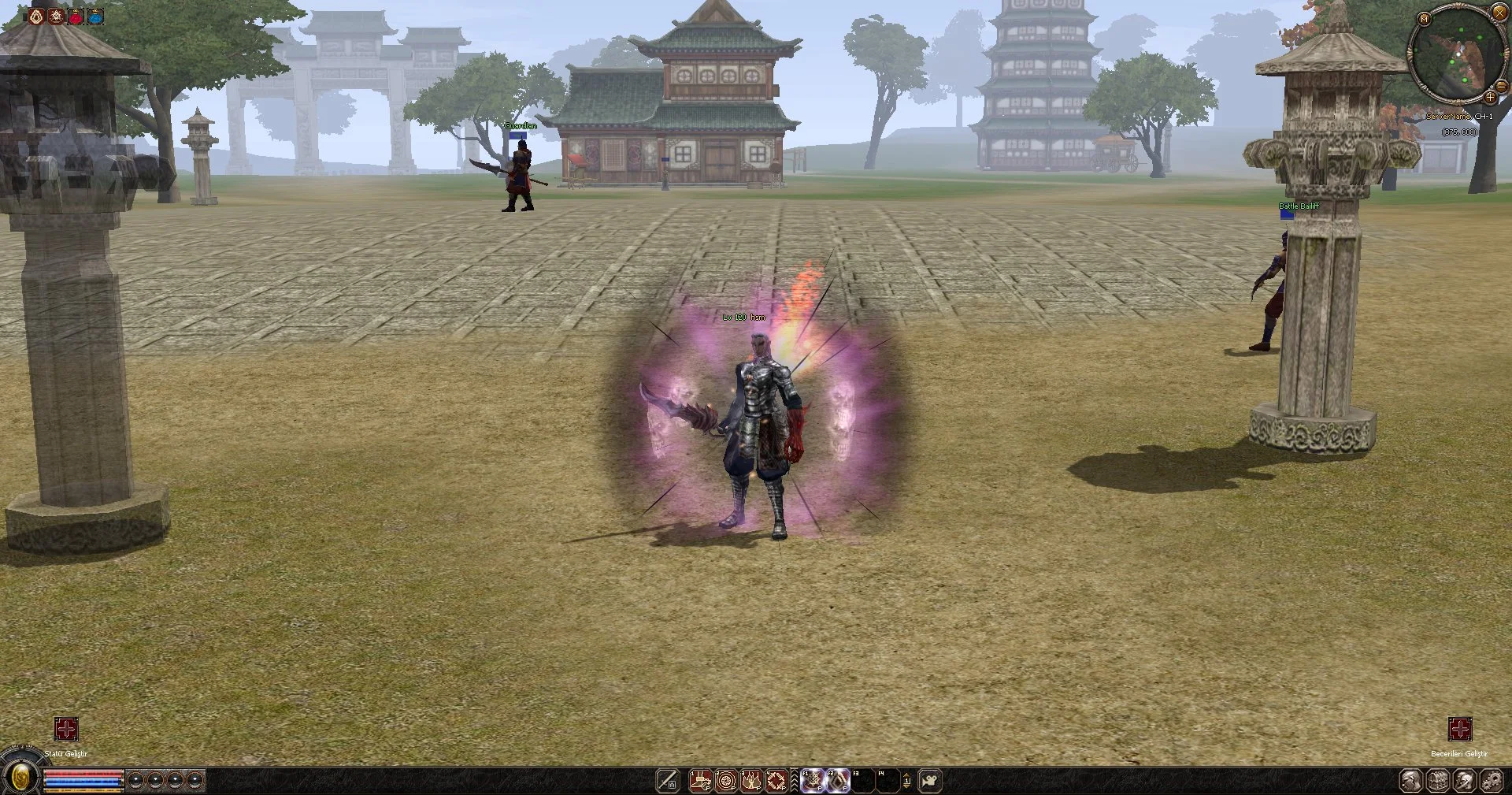Change the quickslot page number
This screenshot has height=795, width=1512.
906,781
